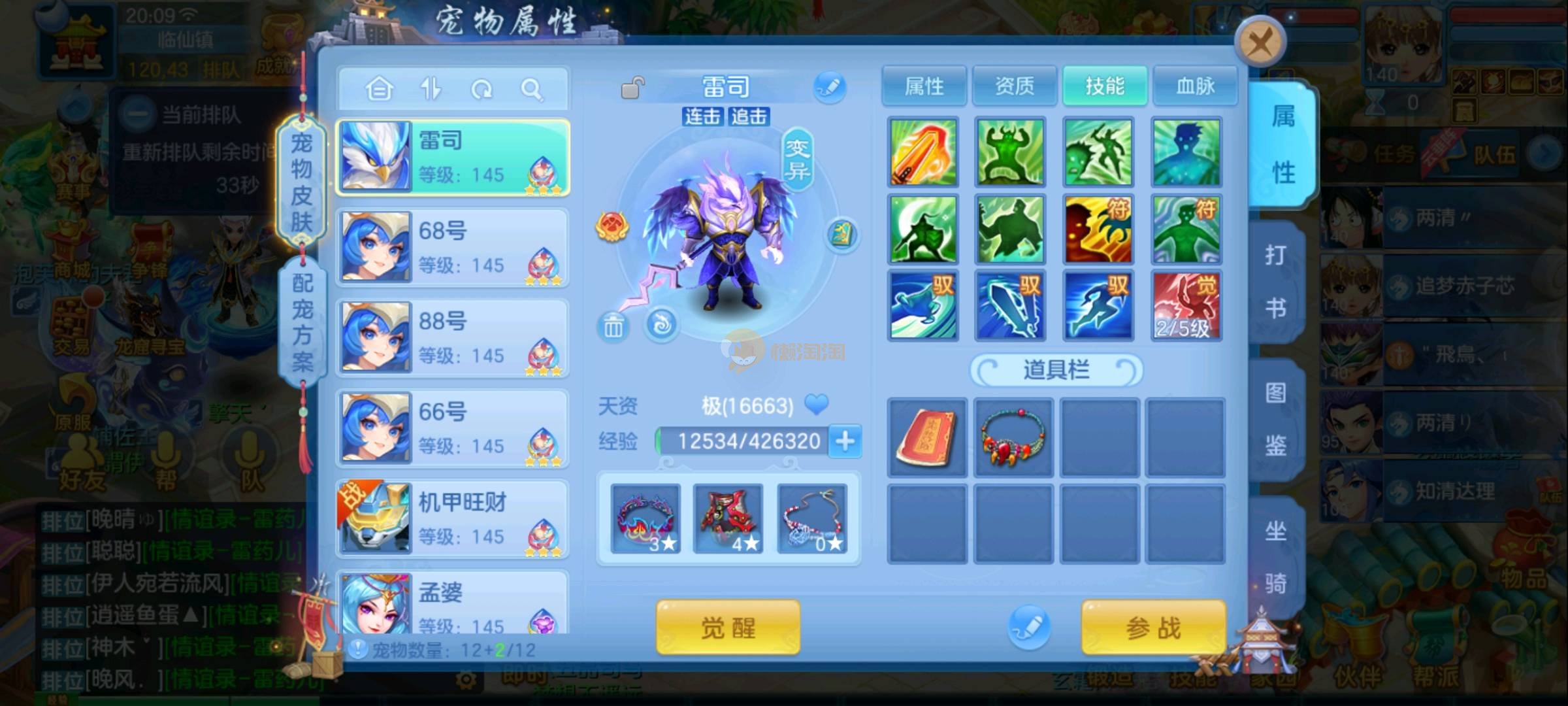Tap the 变异 button by the pet
The width and height of the screenshot is (1568, 706).
point(797,160)
